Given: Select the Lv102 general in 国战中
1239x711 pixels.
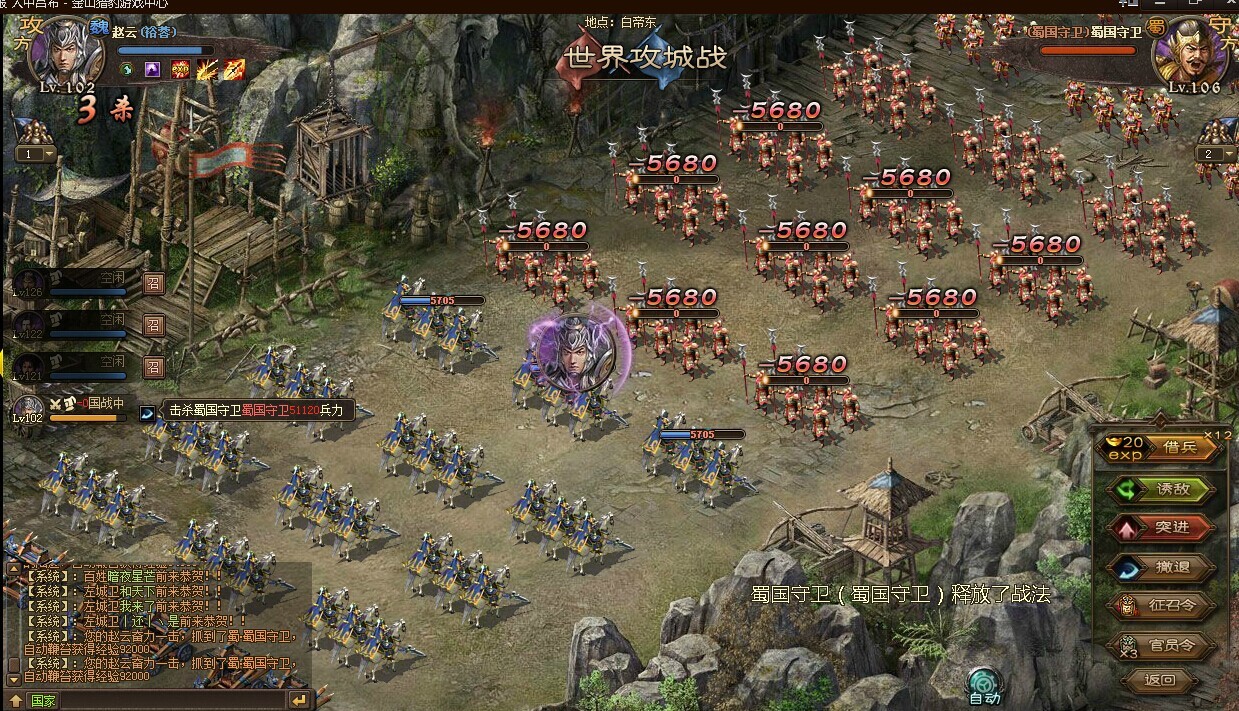Looking at the screenshot, I should 29,408.
